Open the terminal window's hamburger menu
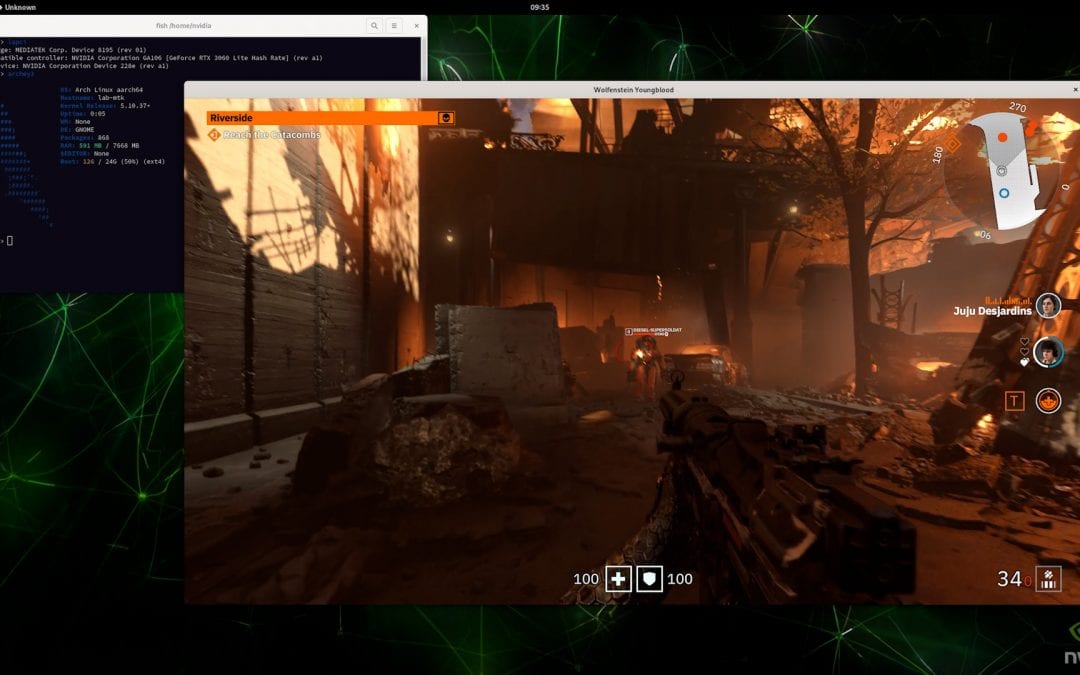Image resolution: width=1080 pixels, height=675 pixels. [x=394, y=26]
